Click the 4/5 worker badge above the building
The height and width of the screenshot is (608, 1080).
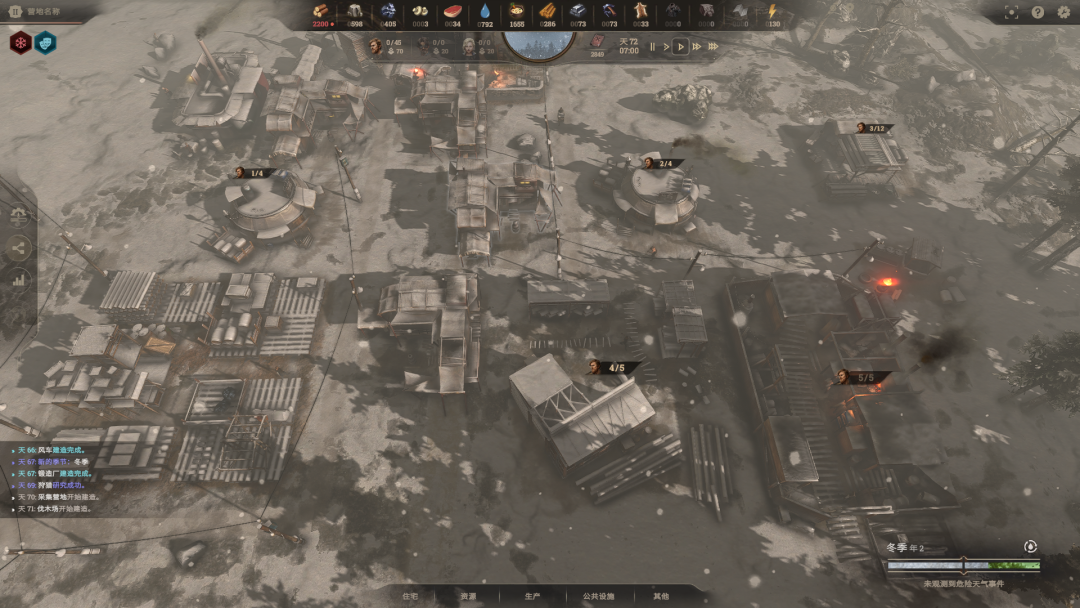coord(614,367)
